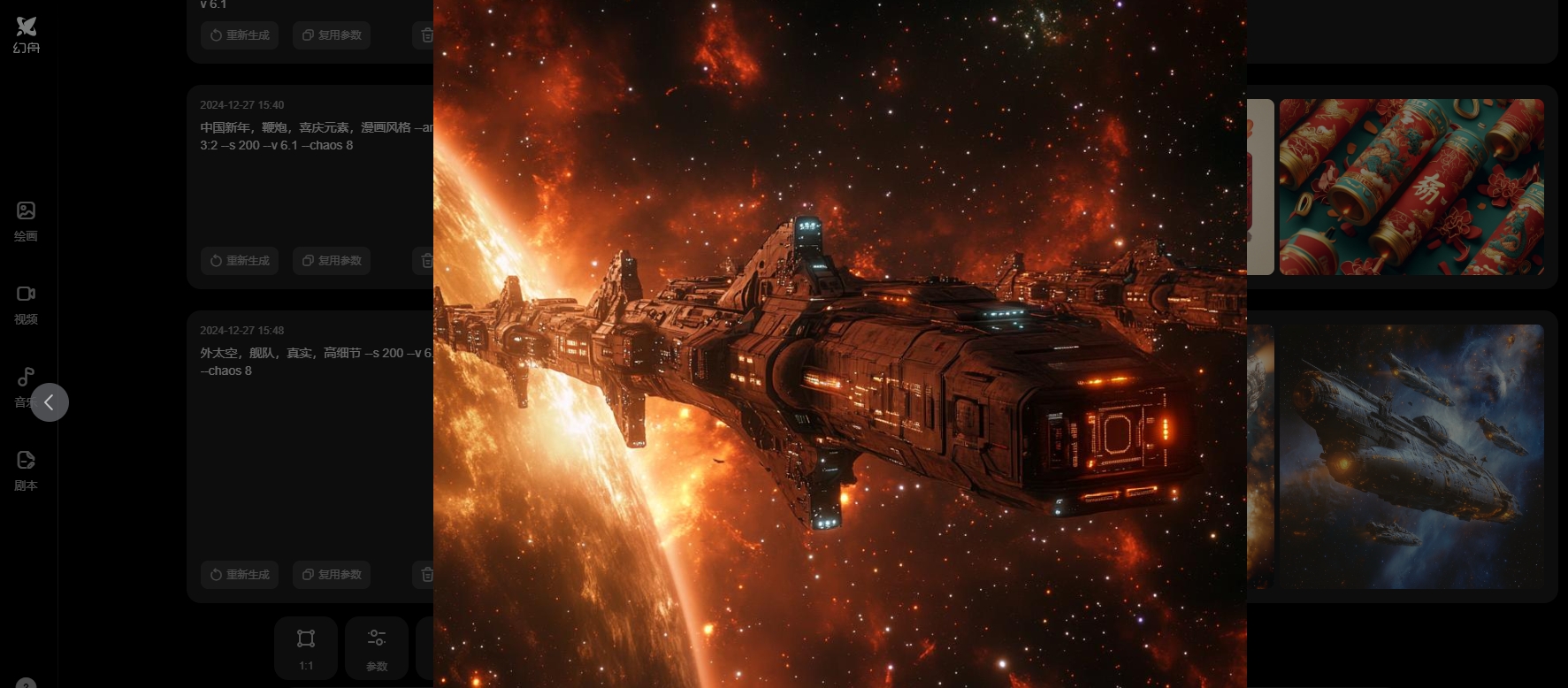Open the 剧本 script section
The height and width of the screenshot is (688, 1568).
coord(26,470)
